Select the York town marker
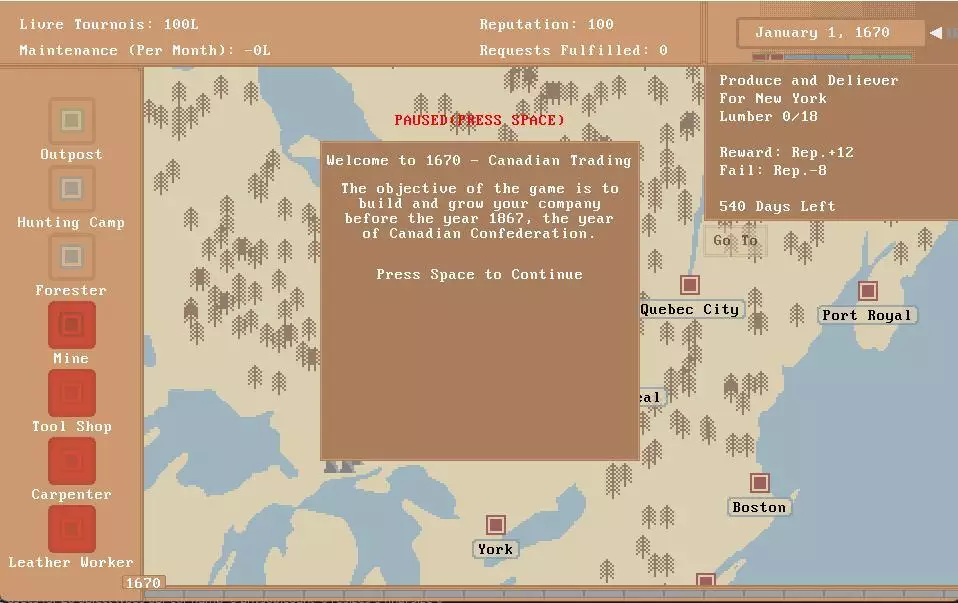The width and height of the screenshot is (958, 603). point(495,525)
